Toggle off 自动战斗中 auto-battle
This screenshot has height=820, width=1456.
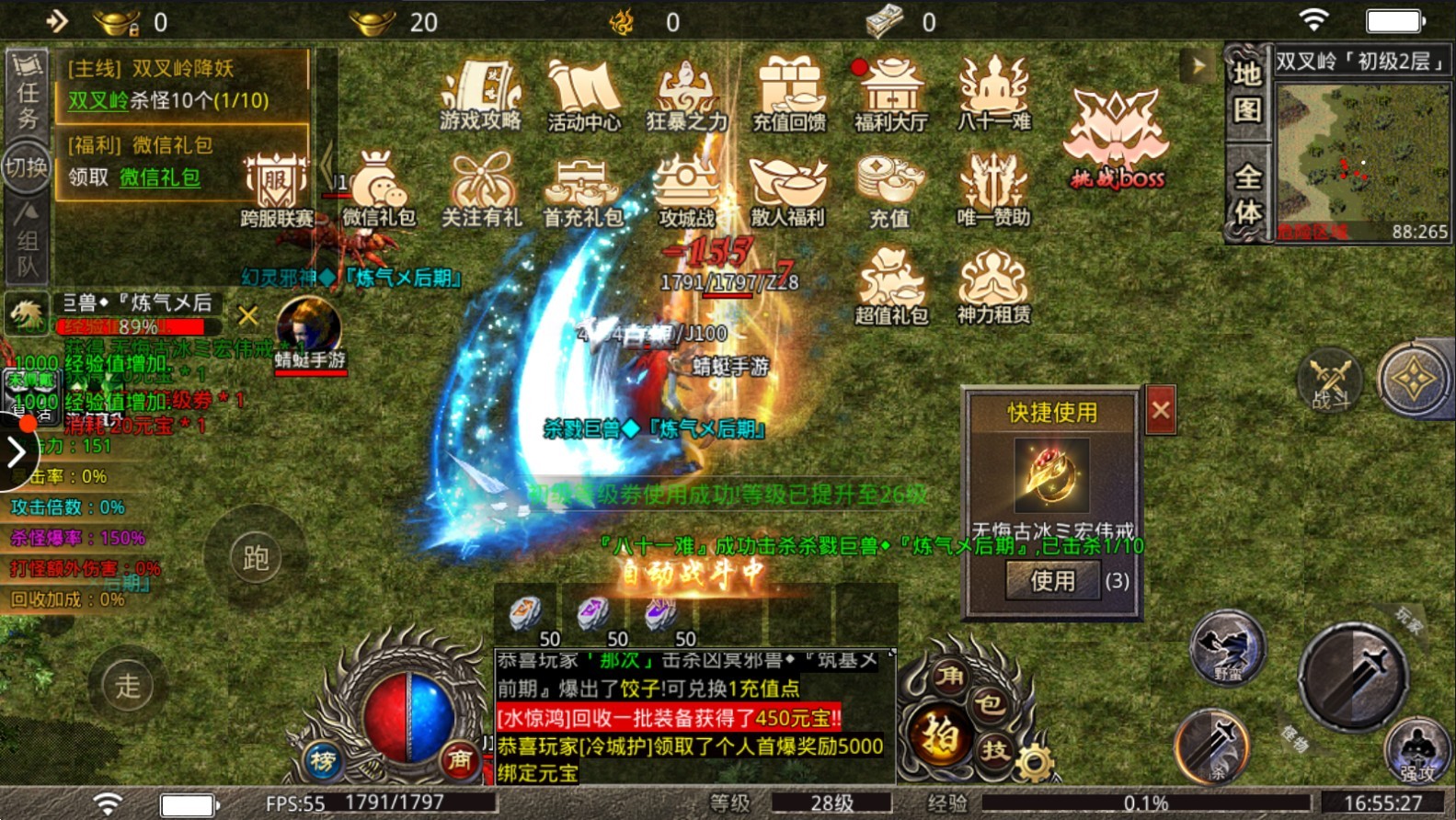(x=696, y=571)
